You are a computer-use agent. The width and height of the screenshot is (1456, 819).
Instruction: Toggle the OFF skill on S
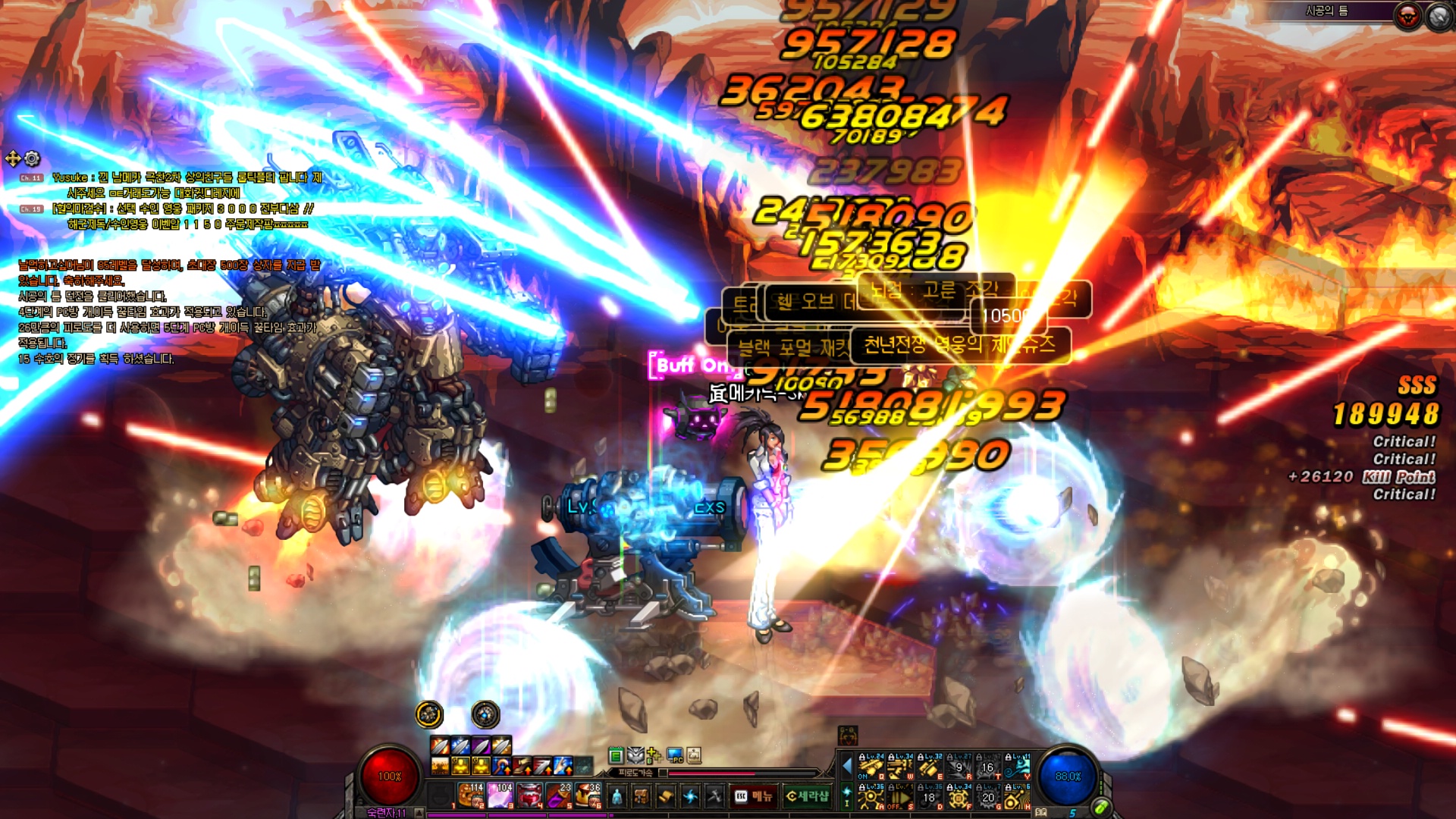click(900, 797)
